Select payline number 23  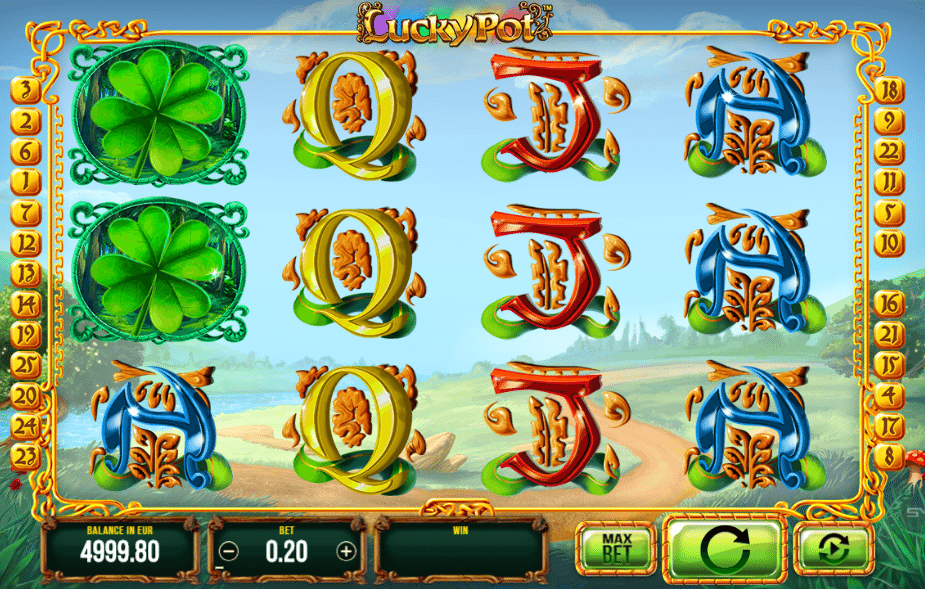(26, 456)
